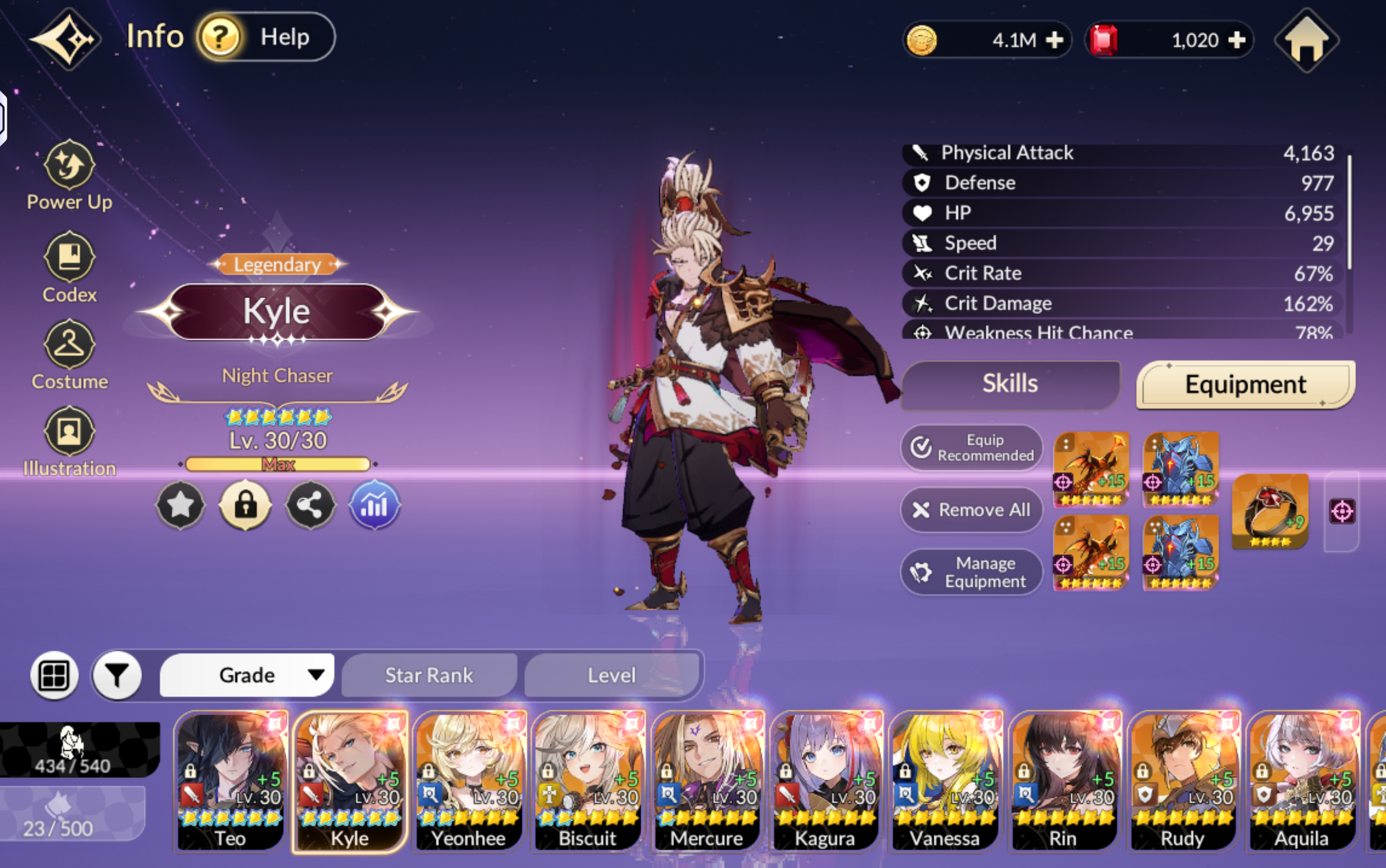Switch to the Skills tab
1386x868 pixels.
(1010, 384)
